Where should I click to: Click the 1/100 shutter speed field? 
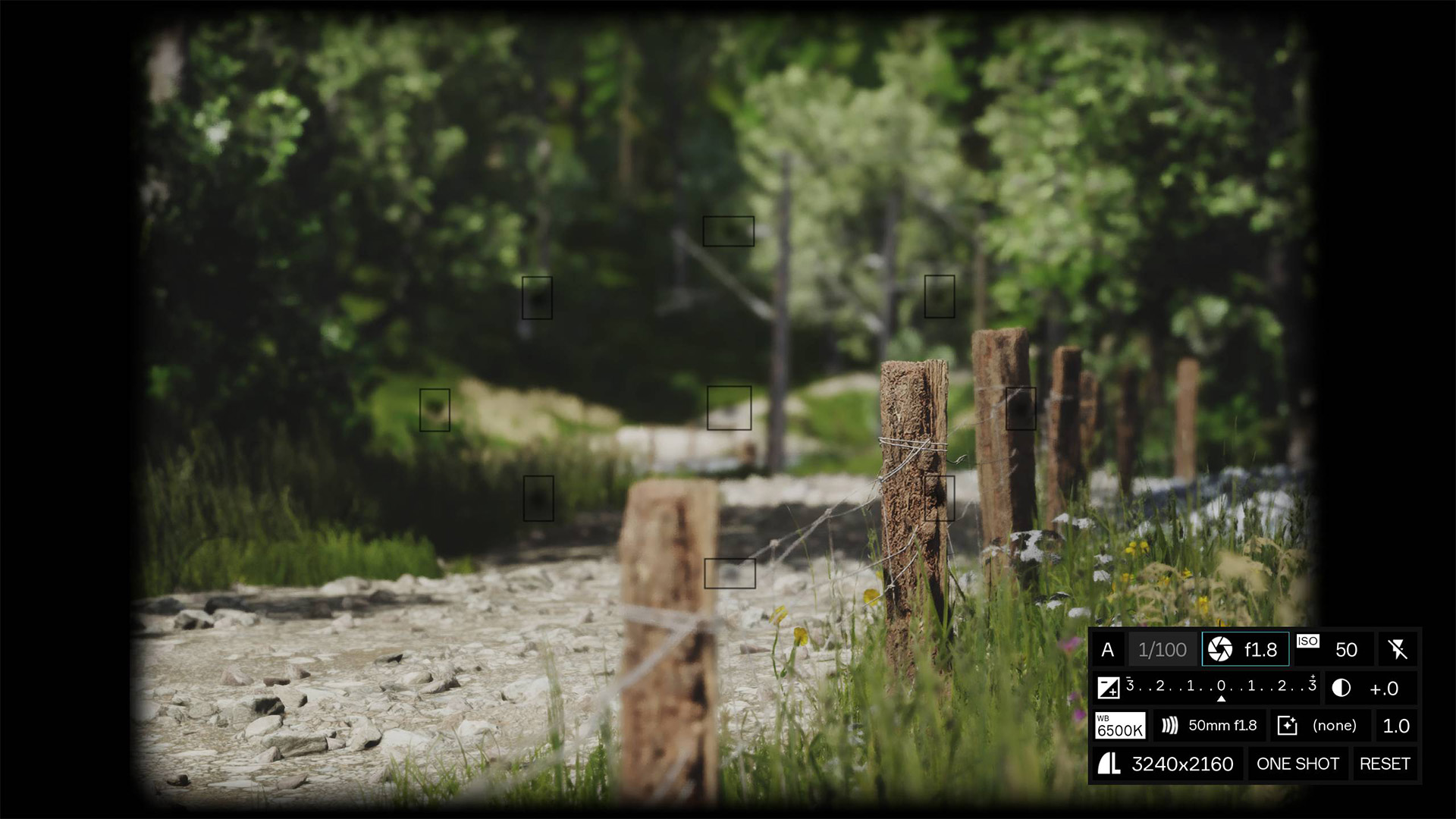click(1163, 649)
